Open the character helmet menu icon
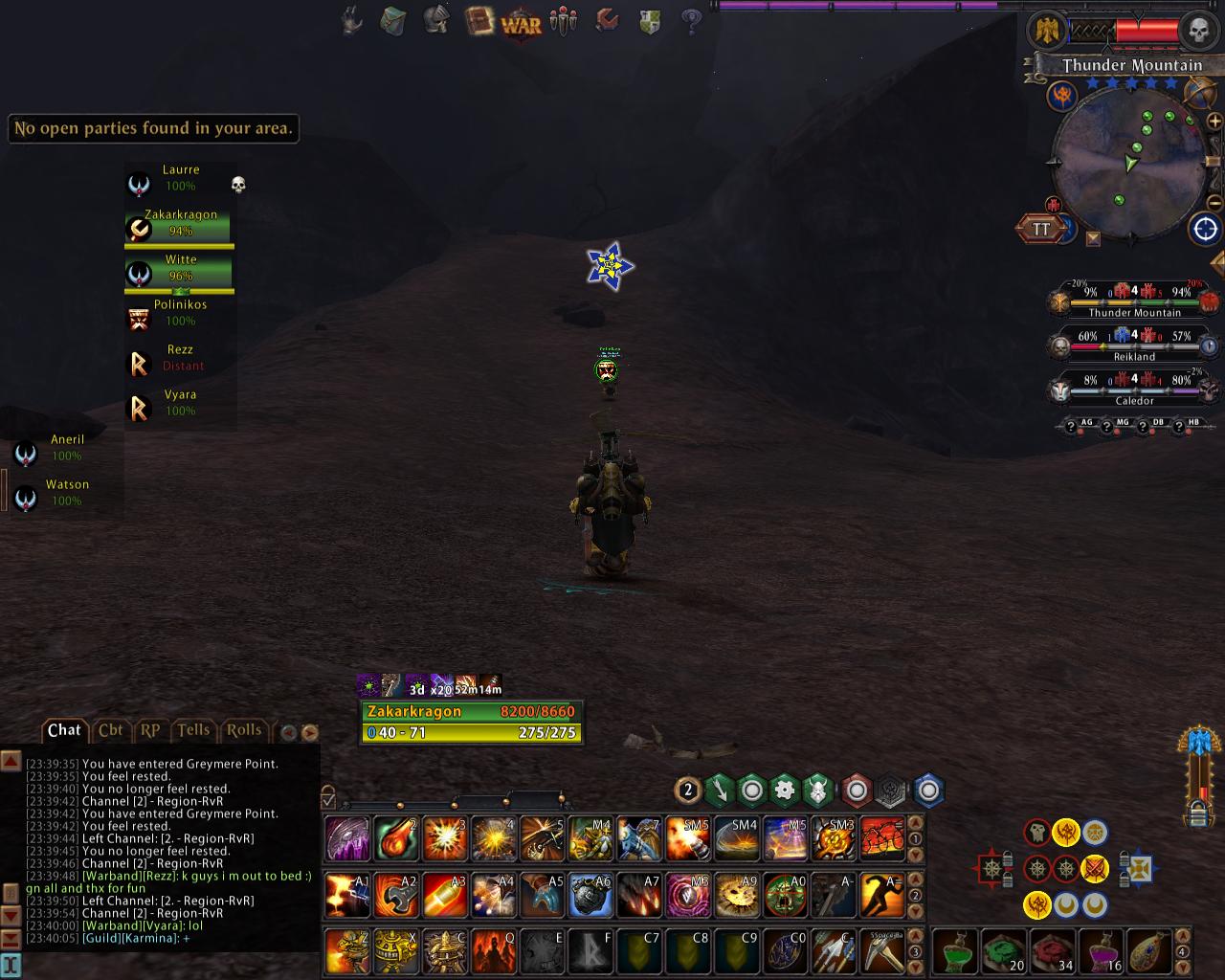Viewport: 1225px width, 980px height. point(436,20)
